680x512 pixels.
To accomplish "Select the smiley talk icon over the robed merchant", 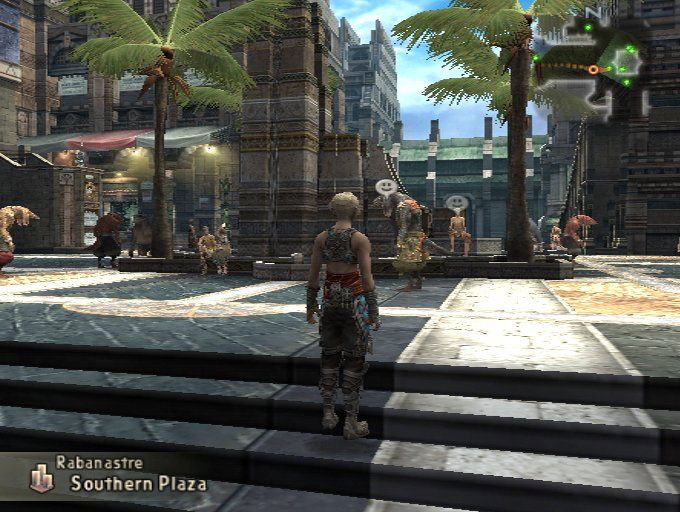I will click(386, 186).
